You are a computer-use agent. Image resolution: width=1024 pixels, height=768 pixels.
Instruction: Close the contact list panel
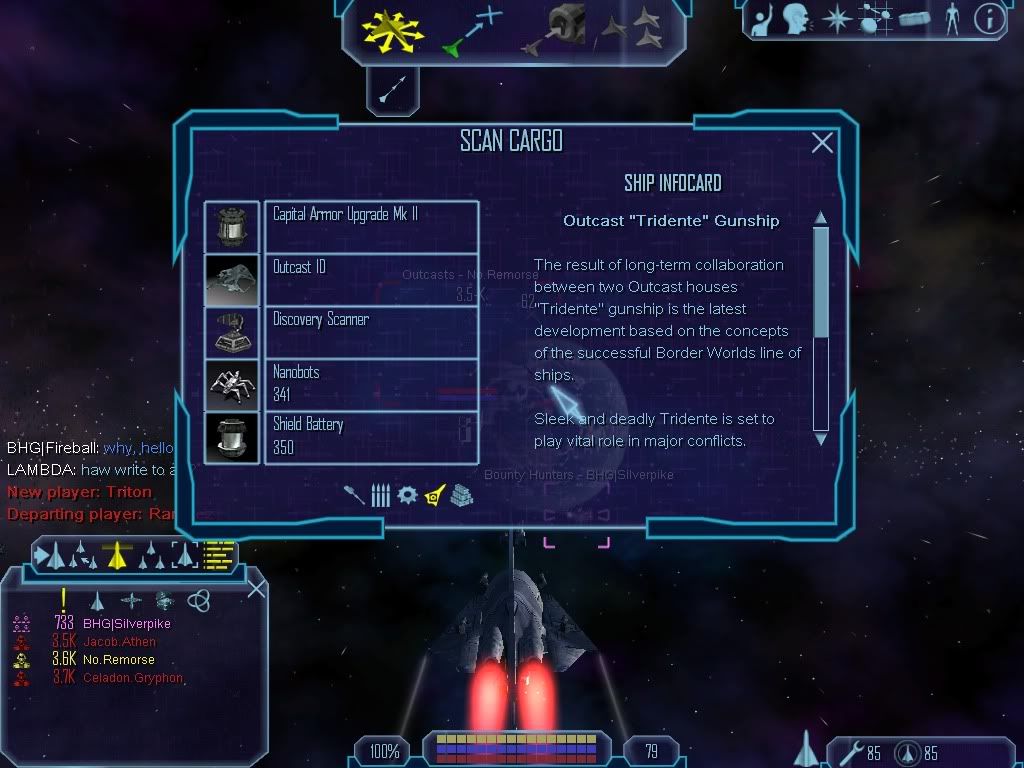coord(256,588)
